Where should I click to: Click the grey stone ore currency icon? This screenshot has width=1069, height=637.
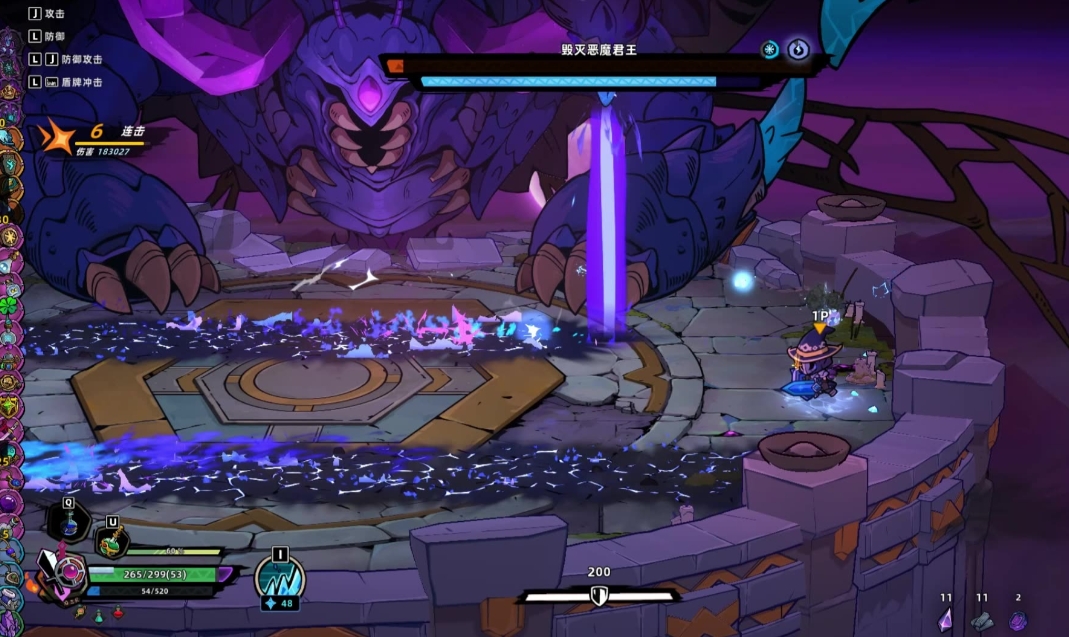(x=981, y=620)
